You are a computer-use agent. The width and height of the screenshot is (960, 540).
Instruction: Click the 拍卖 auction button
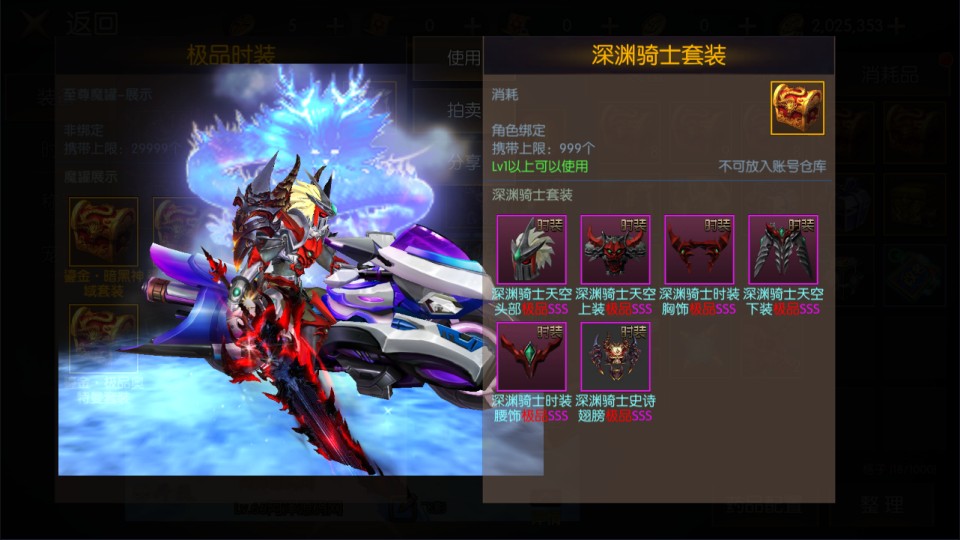coord(463,110)
